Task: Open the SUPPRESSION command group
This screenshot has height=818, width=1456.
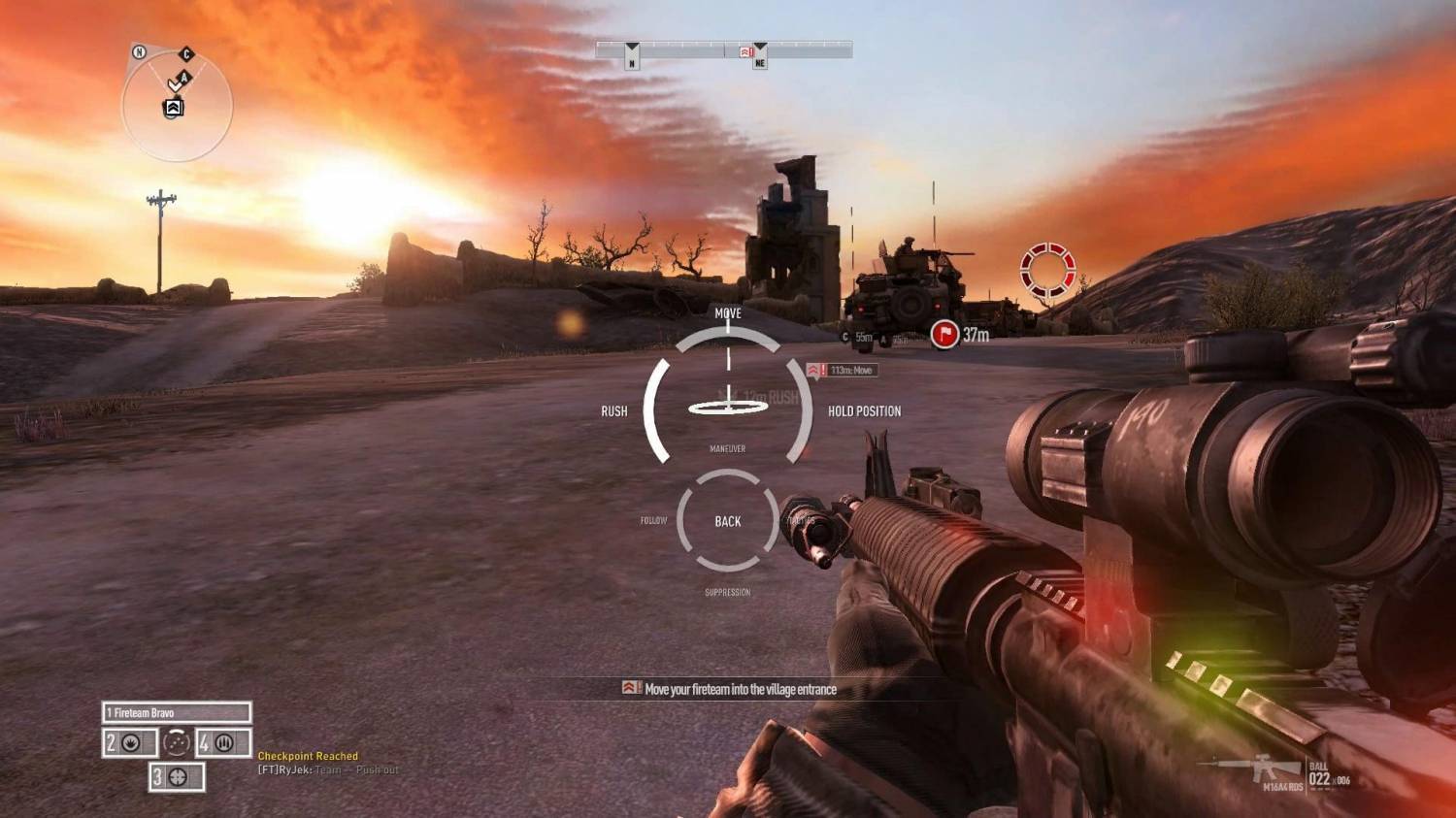Action: pos(727,592)
